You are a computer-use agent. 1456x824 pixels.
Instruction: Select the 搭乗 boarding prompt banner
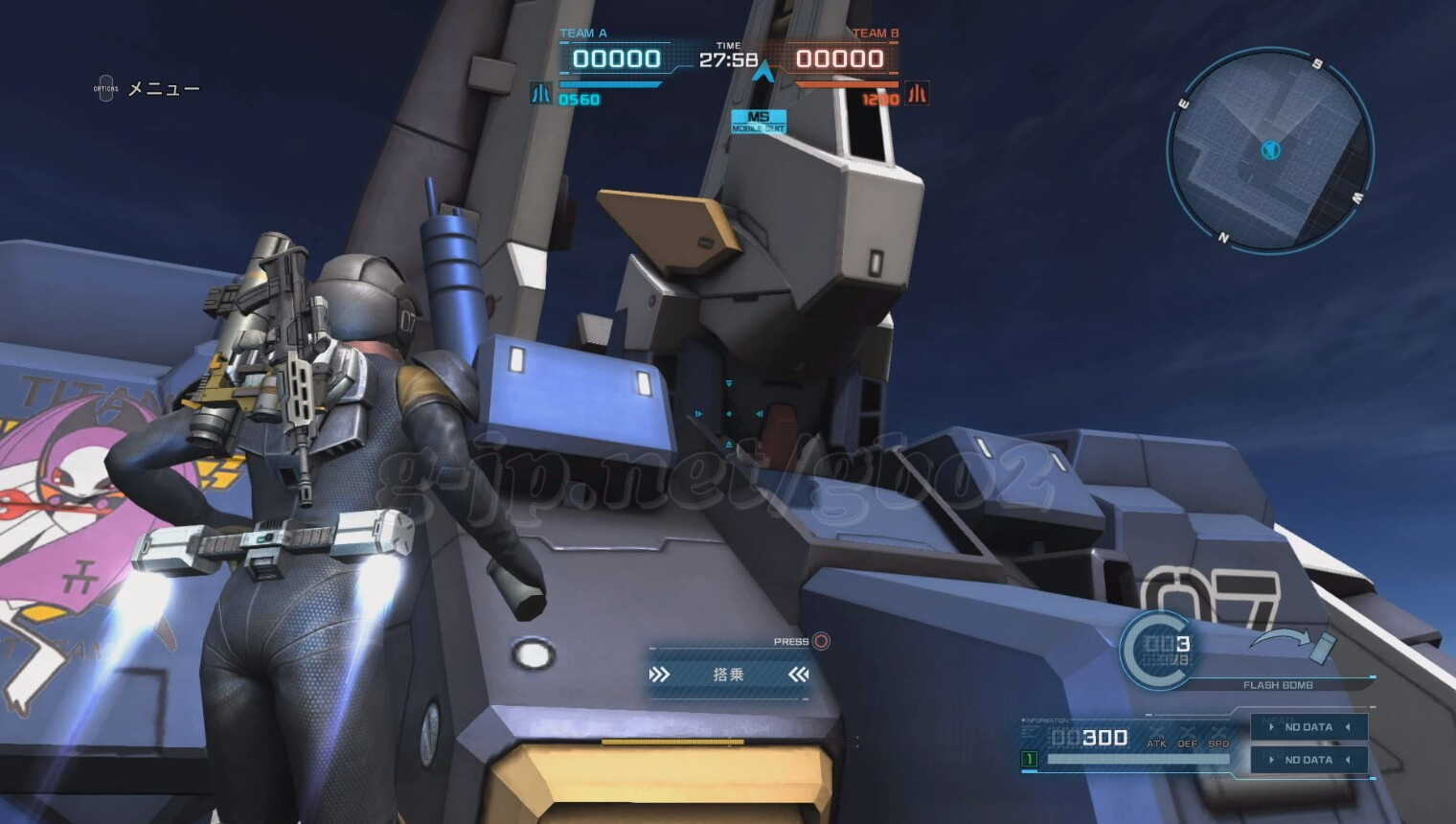pyautogui.click(x=728, y=675)
